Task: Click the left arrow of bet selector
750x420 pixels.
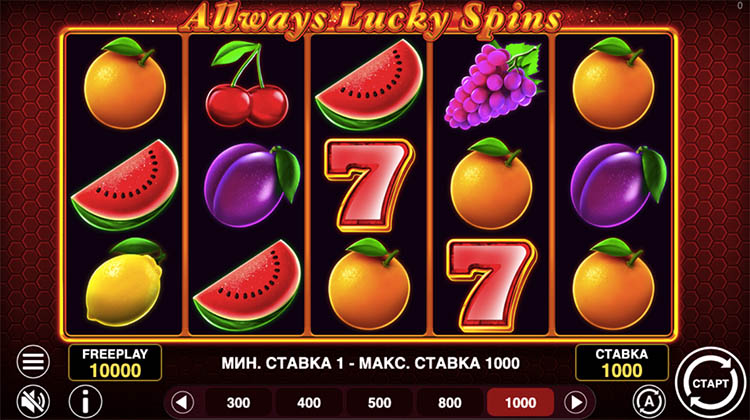Action: click(x=181, y=402)
